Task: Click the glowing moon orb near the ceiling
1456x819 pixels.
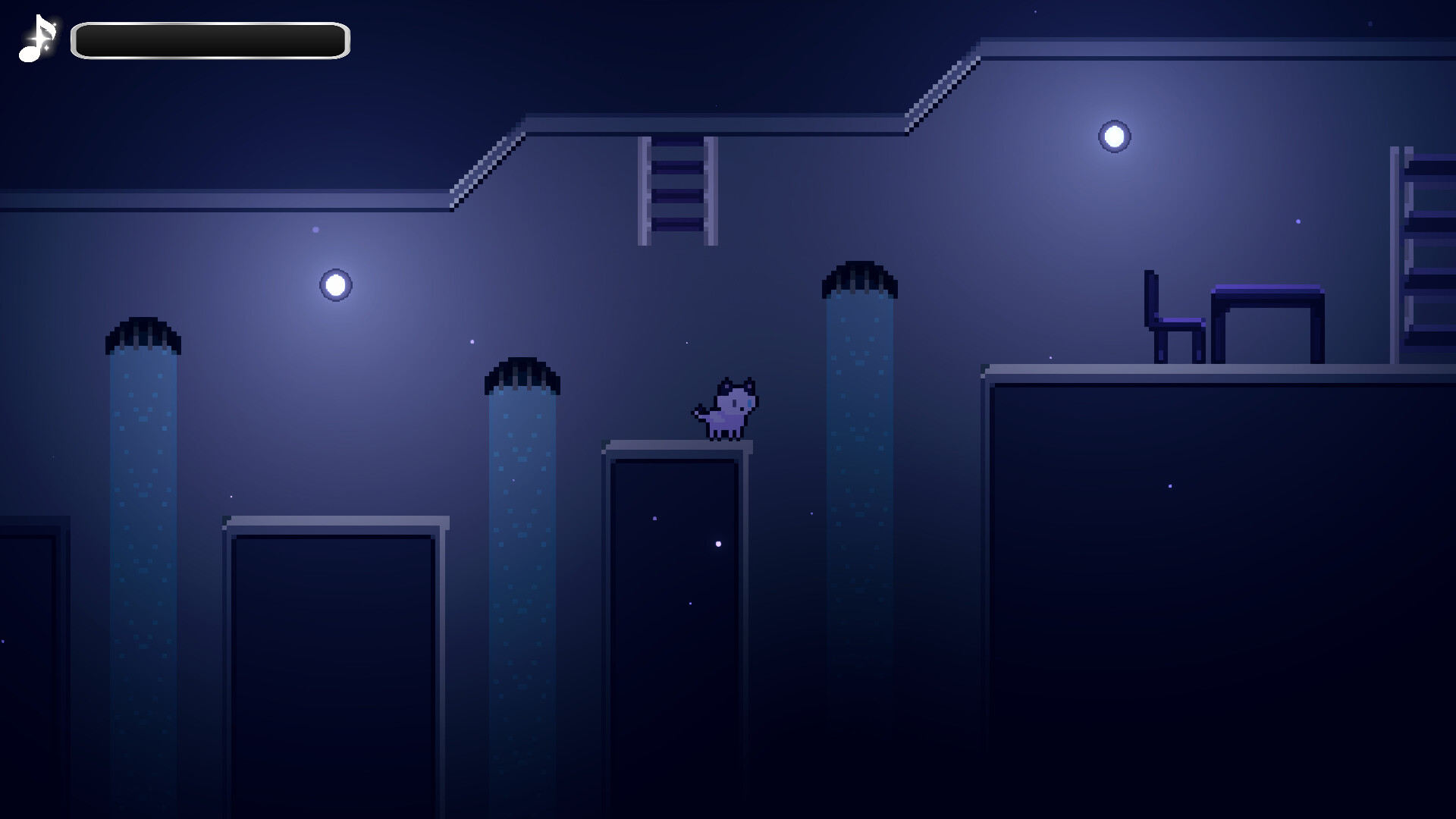Action: [x=1113, y=135]
